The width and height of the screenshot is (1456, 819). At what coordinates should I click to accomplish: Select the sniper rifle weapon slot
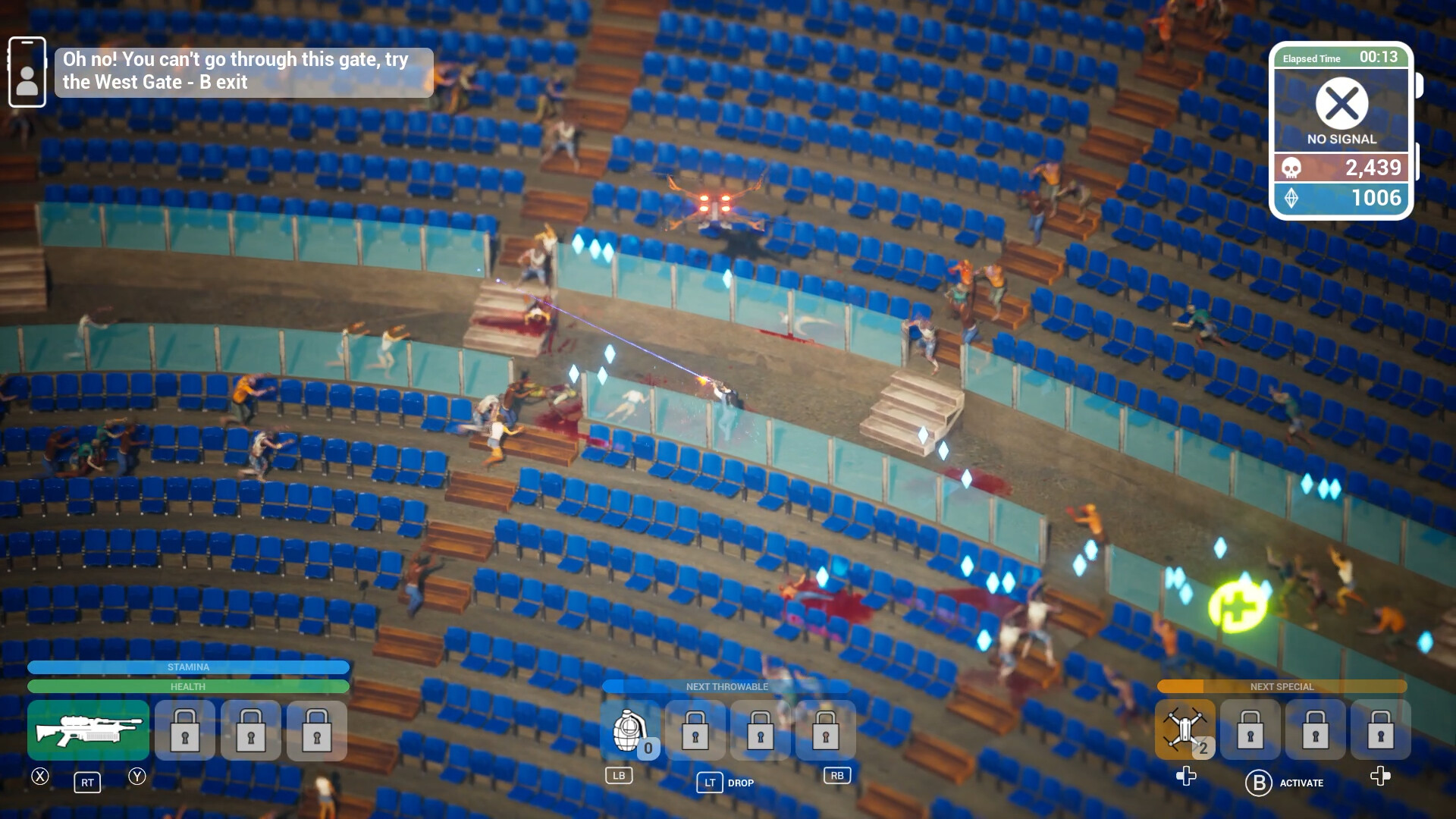pyautogui.click(x=87, y=730)
